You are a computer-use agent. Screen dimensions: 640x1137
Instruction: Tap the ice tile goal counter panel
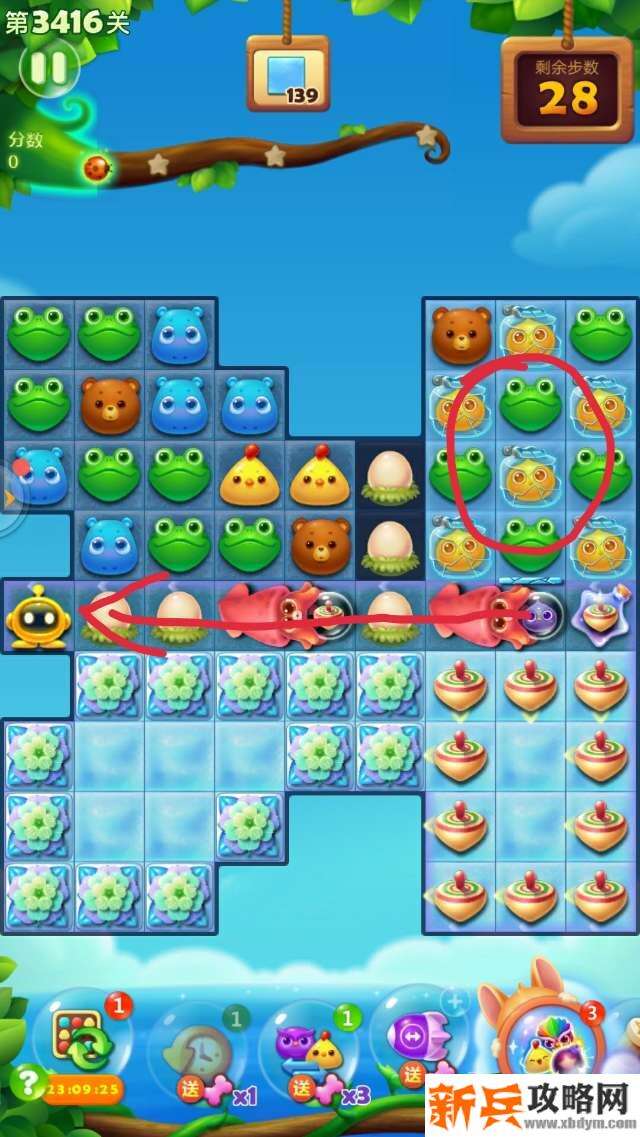[288, 74]
